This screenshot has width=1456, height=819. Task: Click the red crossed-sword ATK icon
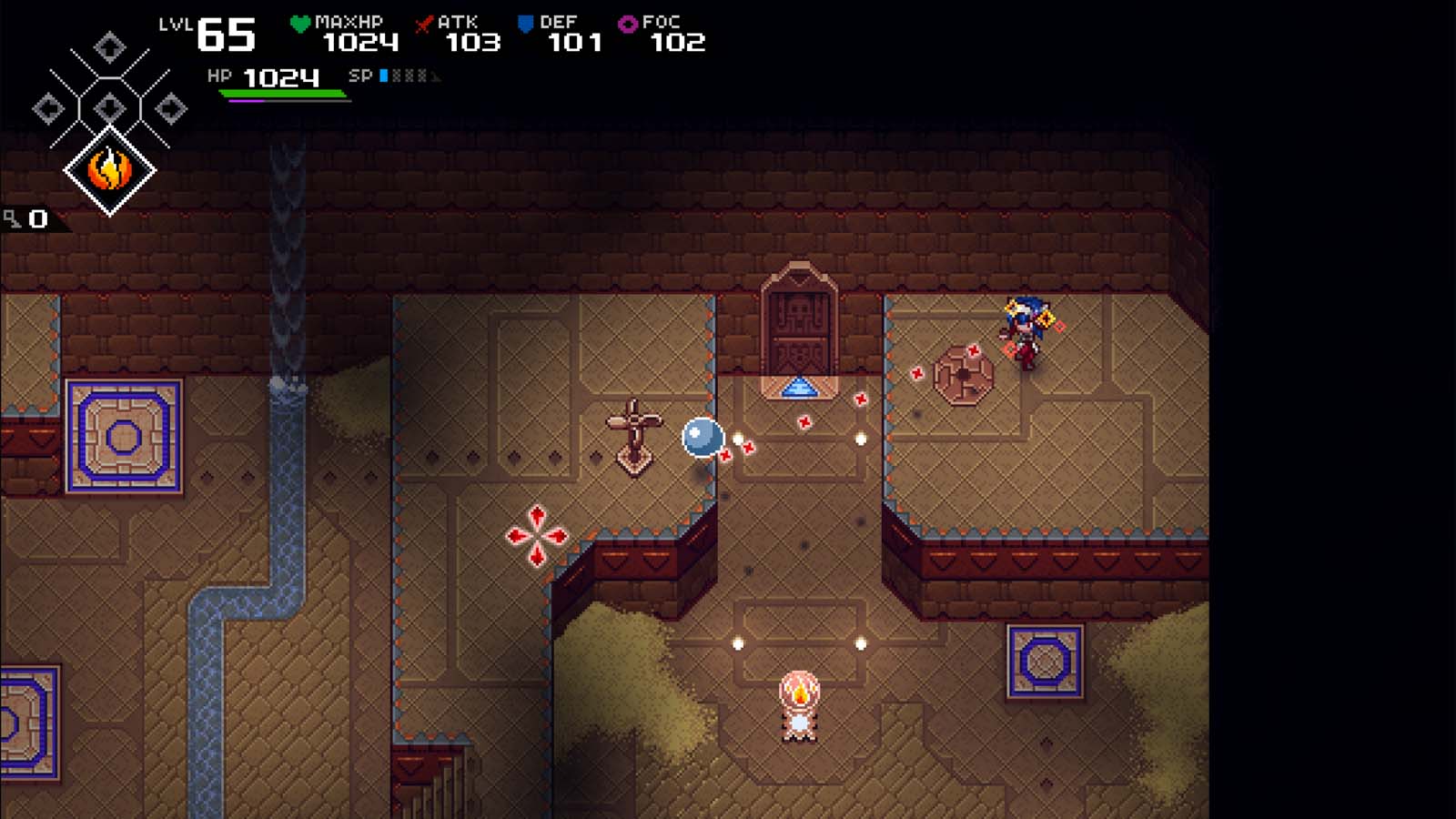(x=423, y=25)
